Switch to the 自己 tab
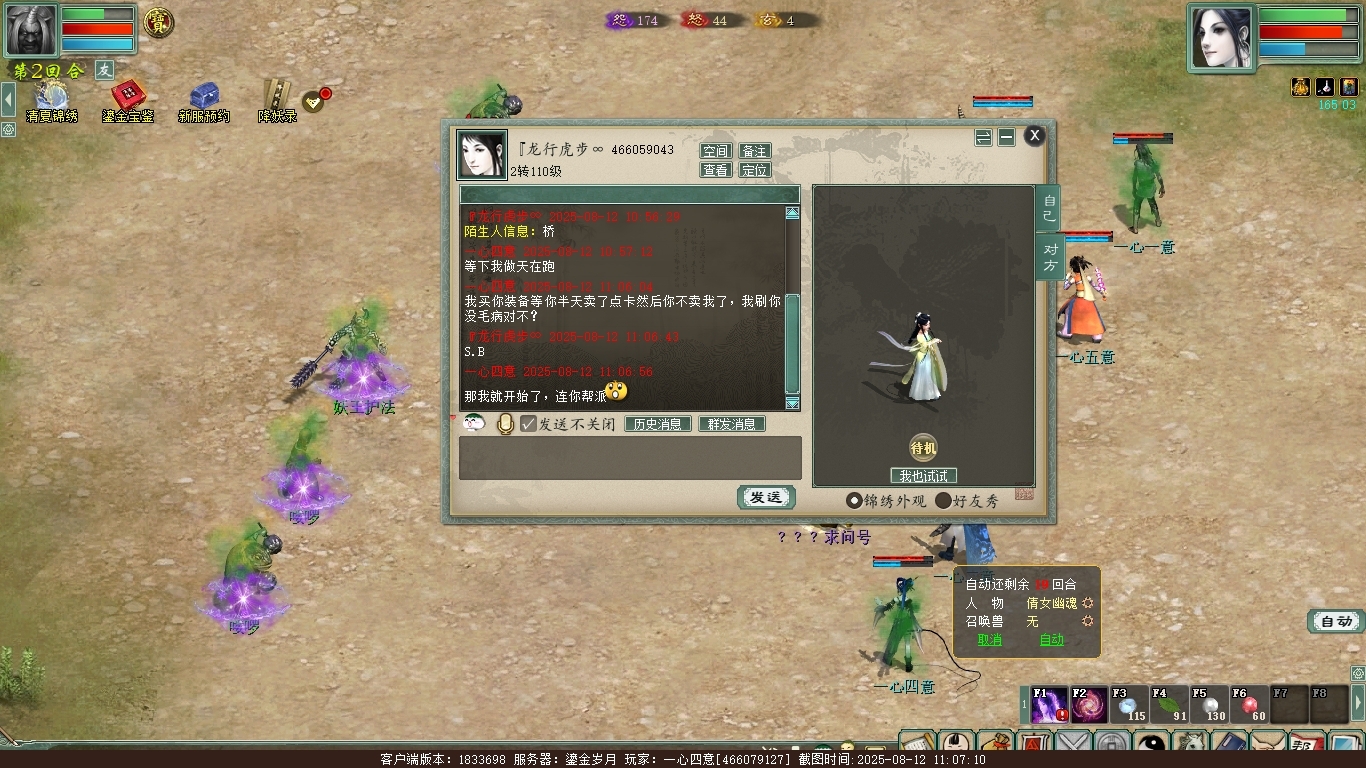This screenshot has width=1366, height=768. (1048, 208)
